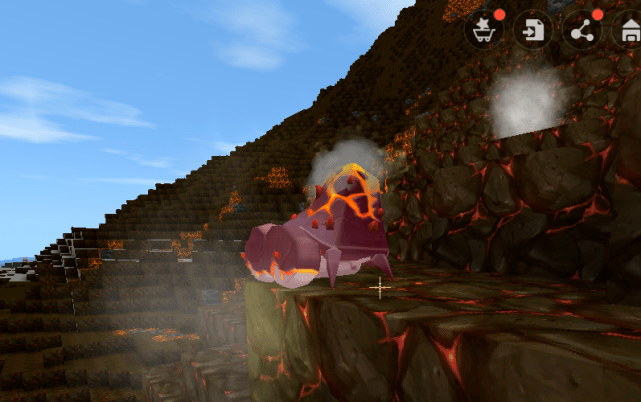
Task: Open the share menu icon
Action: [582, 30]
